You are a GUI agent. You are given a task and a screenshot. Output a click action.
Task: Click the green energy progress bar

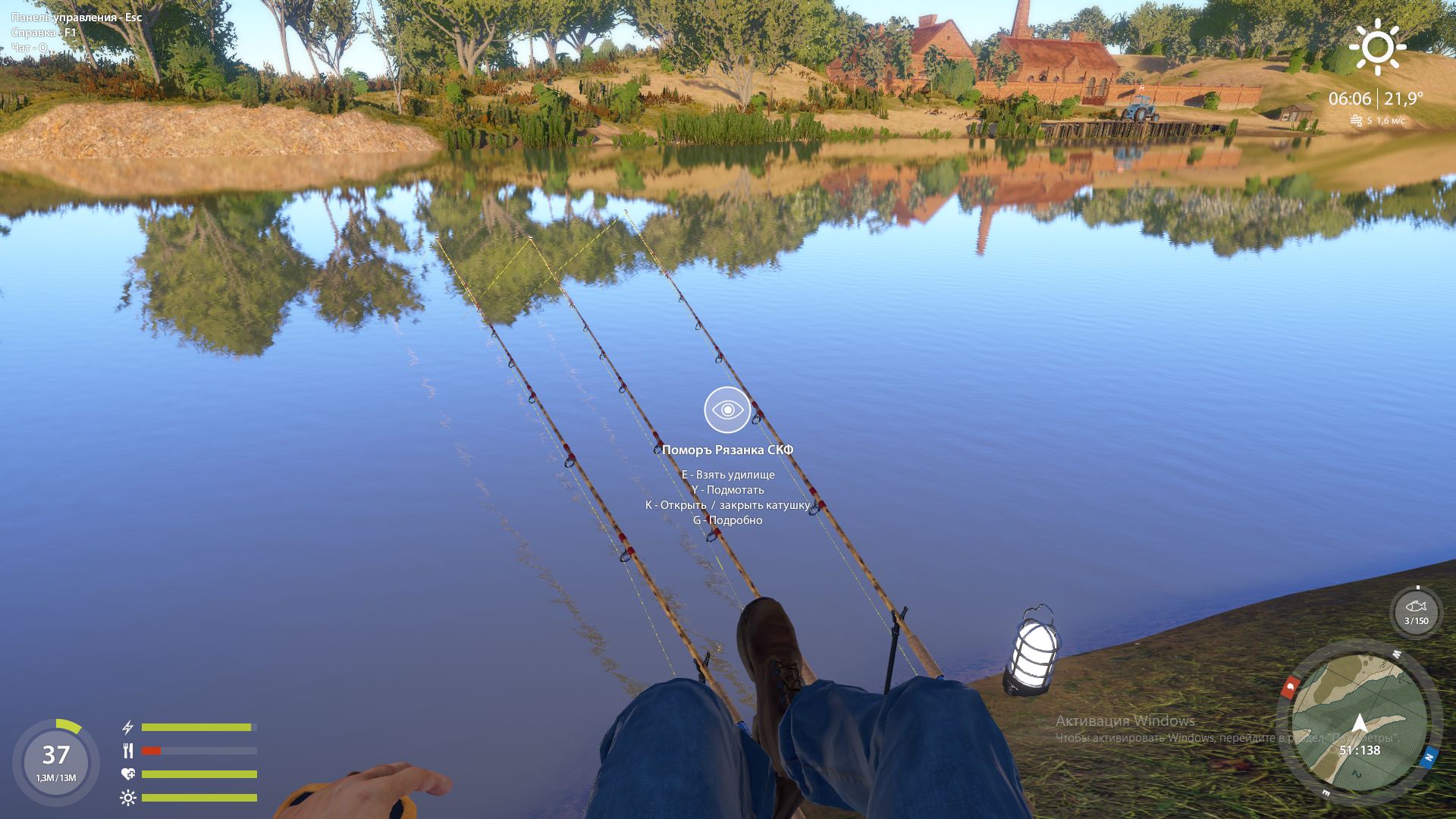tap(197, 726)
